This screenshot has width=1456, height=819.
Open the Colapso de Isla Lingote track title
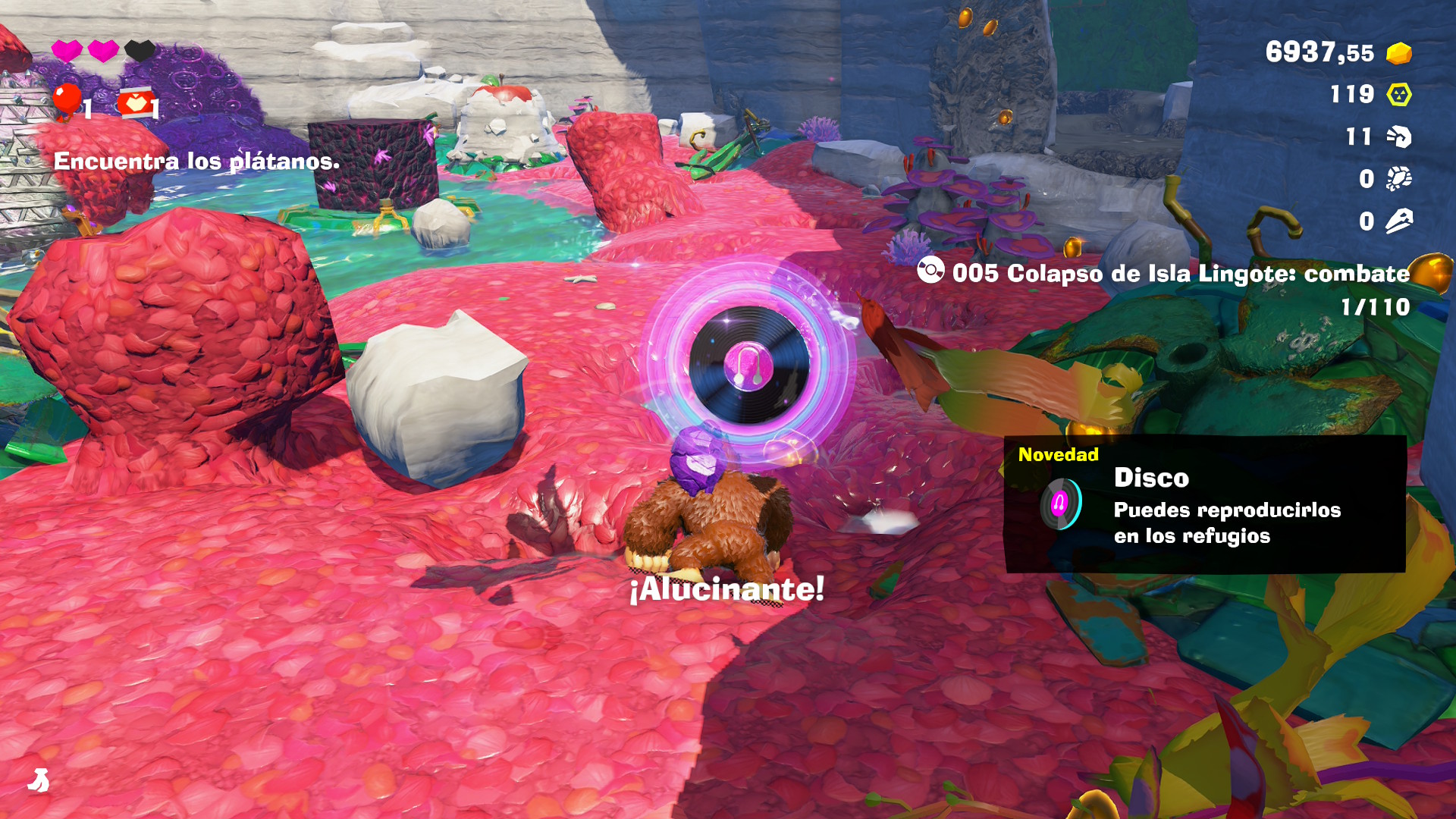click(x=1180, y=274)
